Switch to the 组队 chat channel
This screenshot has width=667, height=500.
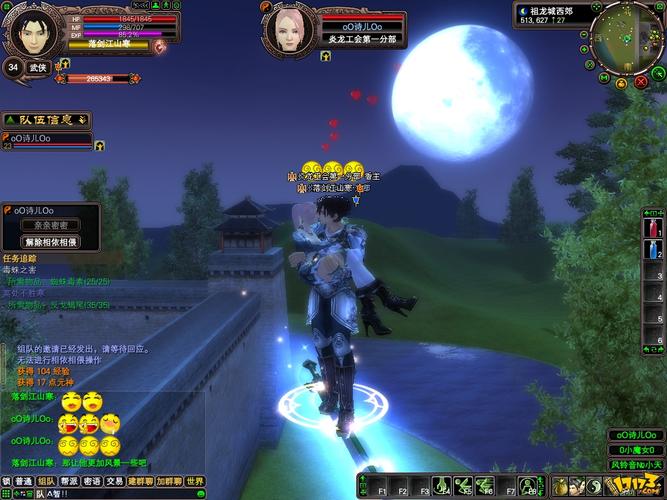45,481
